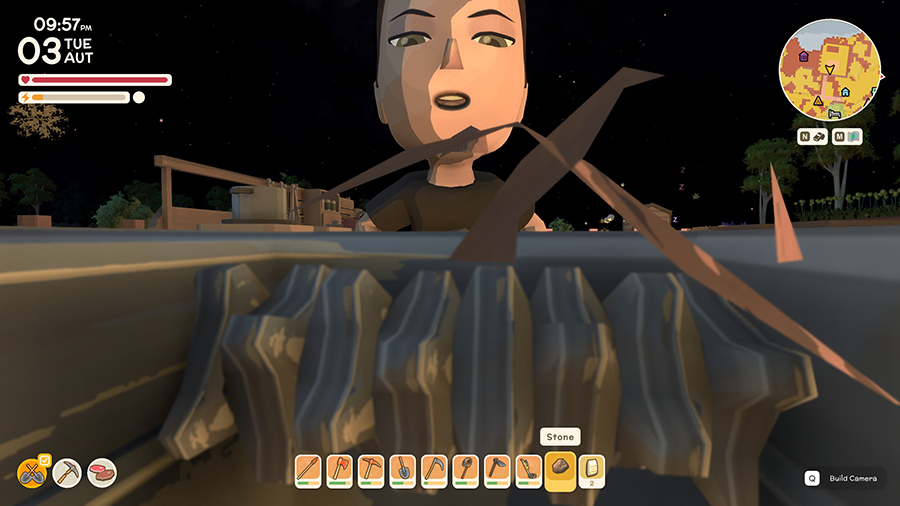Equip the scythe from the hotbar
The image size is (900, 506).
(434, 470)
